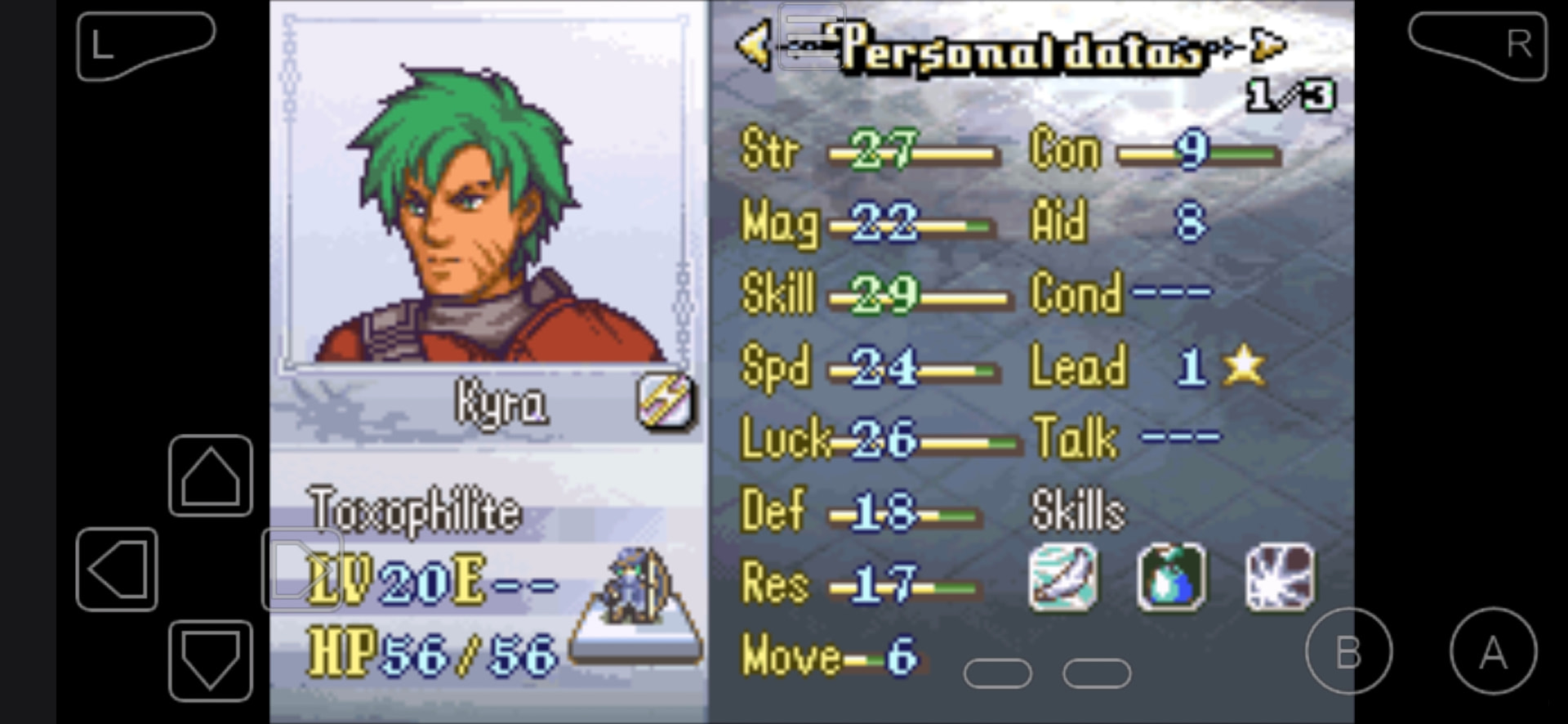Tap the D-pad right arrow
The height and width of the screenshot is (724, 1568).
pyautogui.click(x=301, y=569)
